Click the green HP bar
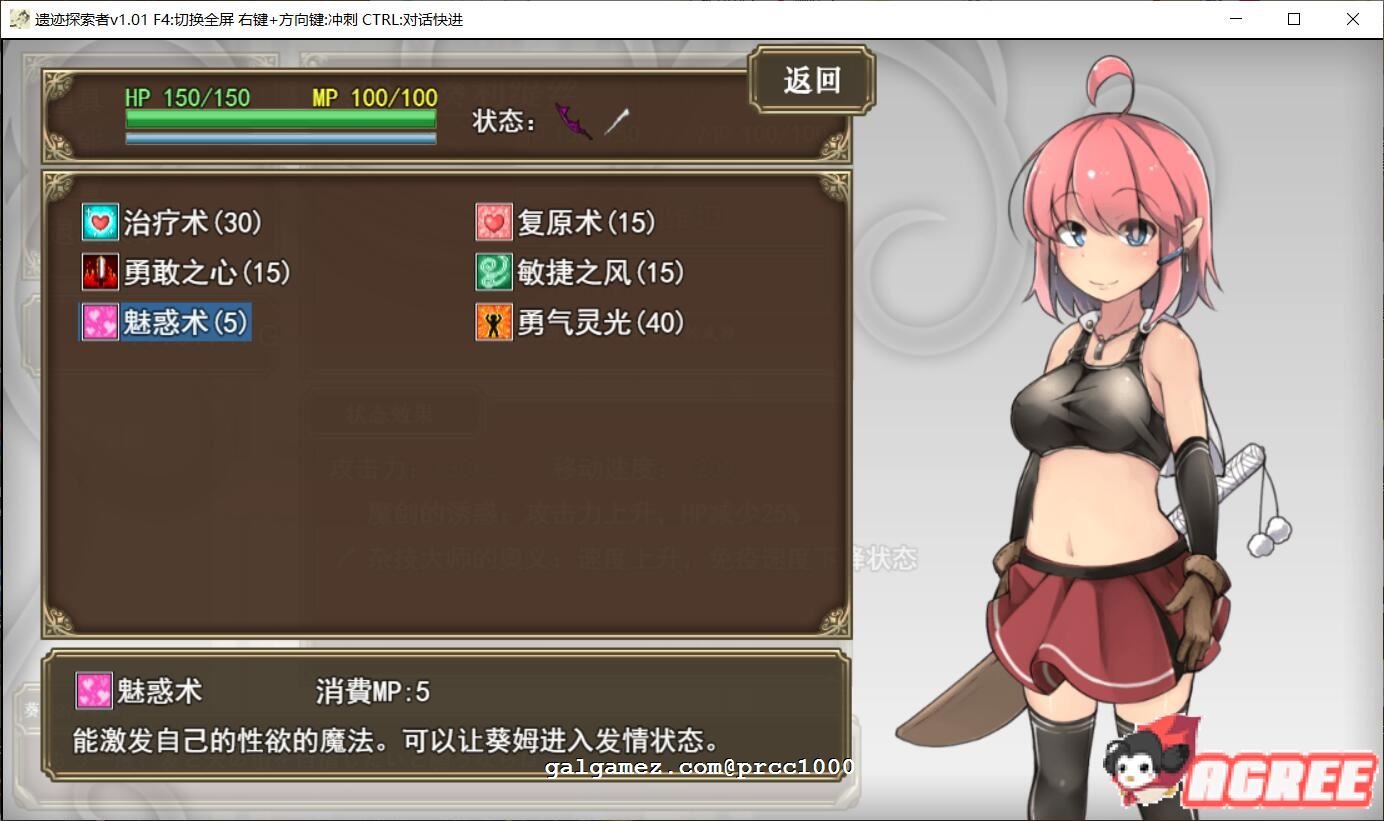This screenshot has height=821, width=1384. [x=280, y=118]
